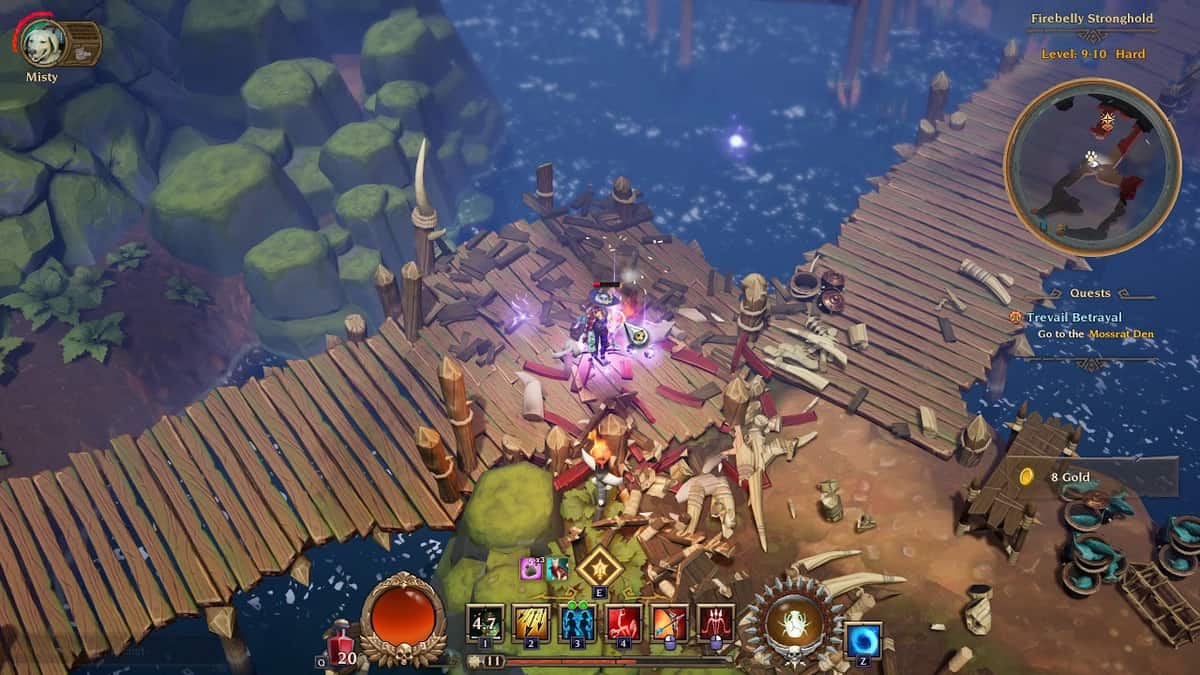Select the orange bow-and-arrow attack skill
Image resolution: width=1200 pixels, height=675 pixels.
pos(670,623)
